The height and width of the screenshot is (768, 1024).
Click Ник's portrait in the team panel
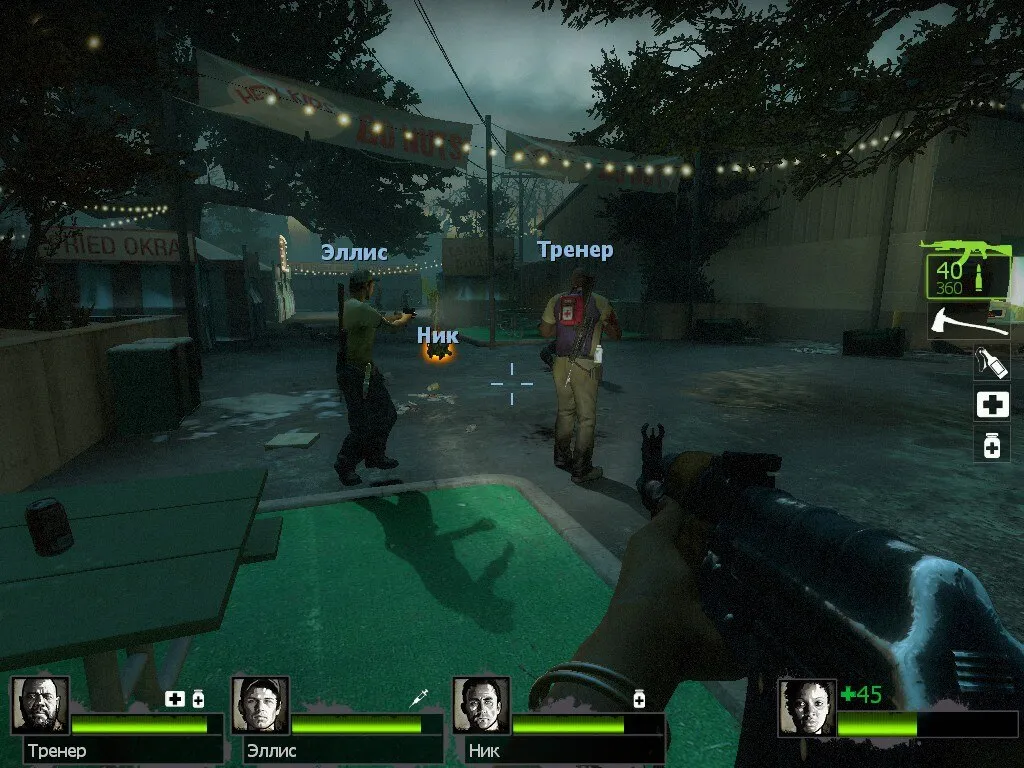tap(481, 706)
